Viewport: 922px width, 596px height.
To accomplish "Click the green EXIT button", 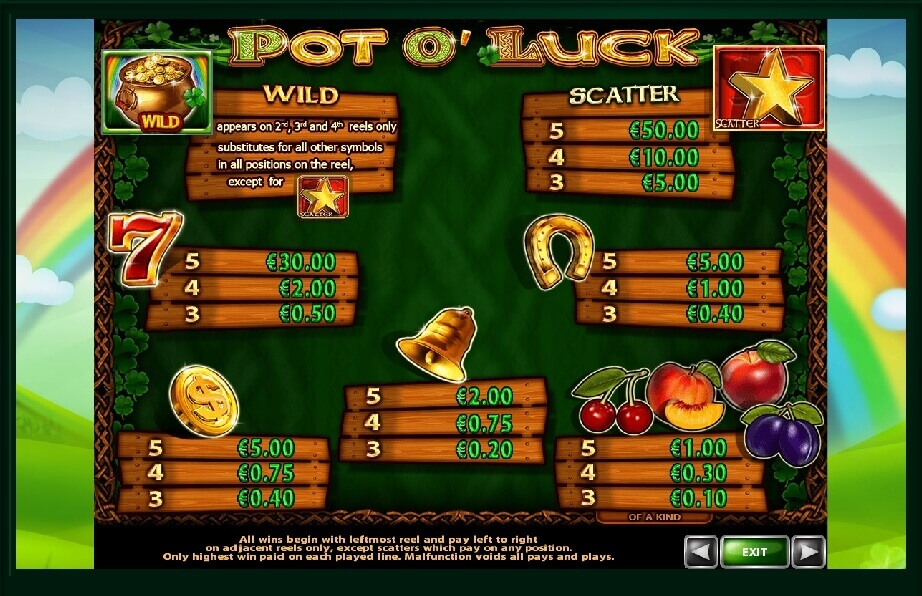I will point(754,551).
